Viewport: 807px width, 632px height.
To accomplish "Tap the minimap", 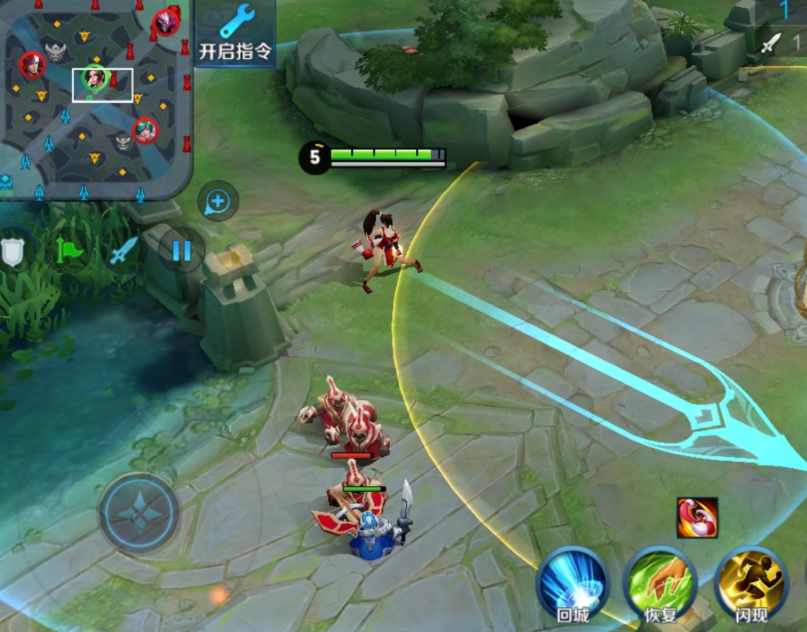I will click(95, 97).
